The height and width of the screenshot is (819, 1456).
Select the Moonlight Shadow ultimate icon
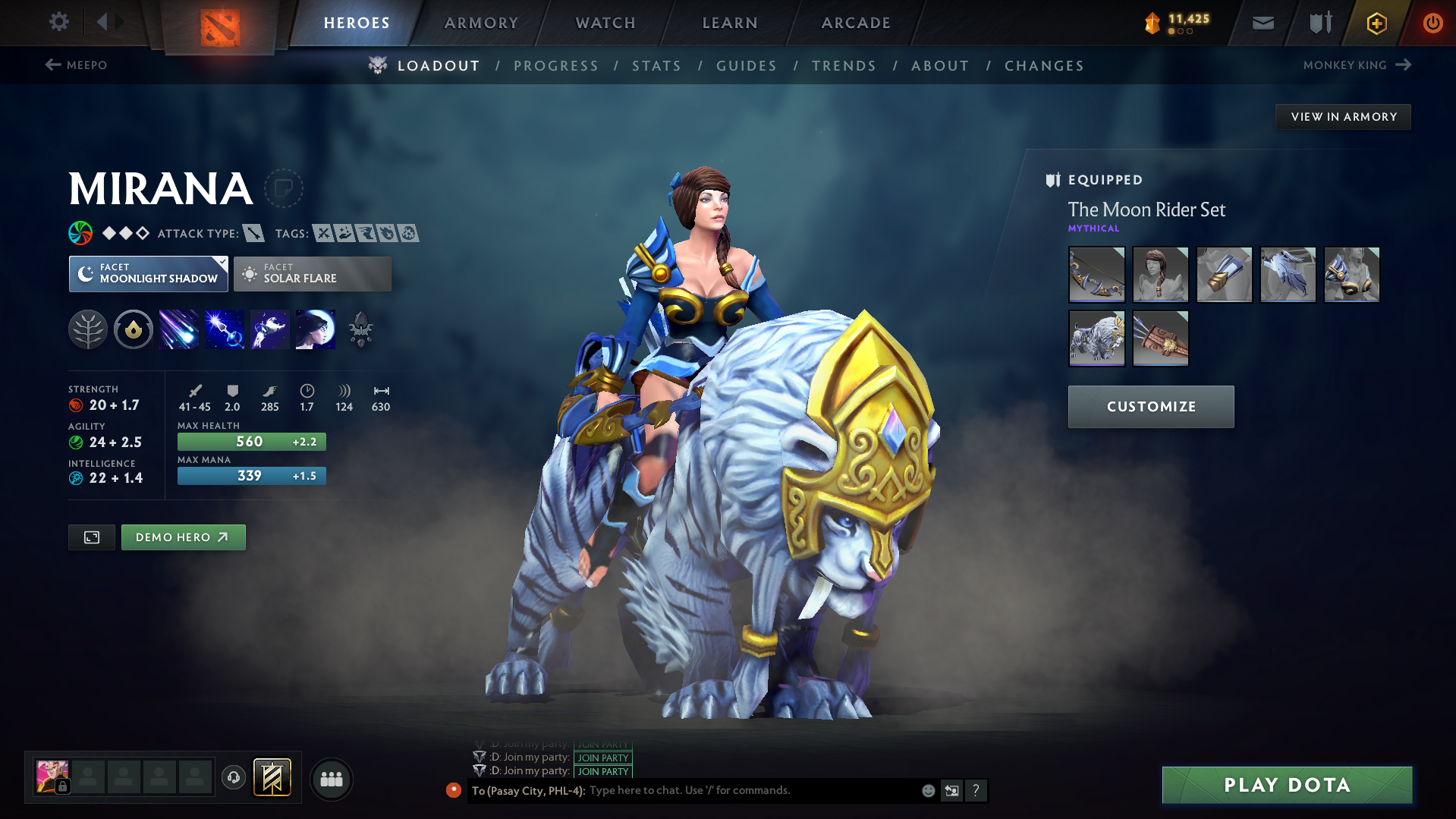(315, 329)
